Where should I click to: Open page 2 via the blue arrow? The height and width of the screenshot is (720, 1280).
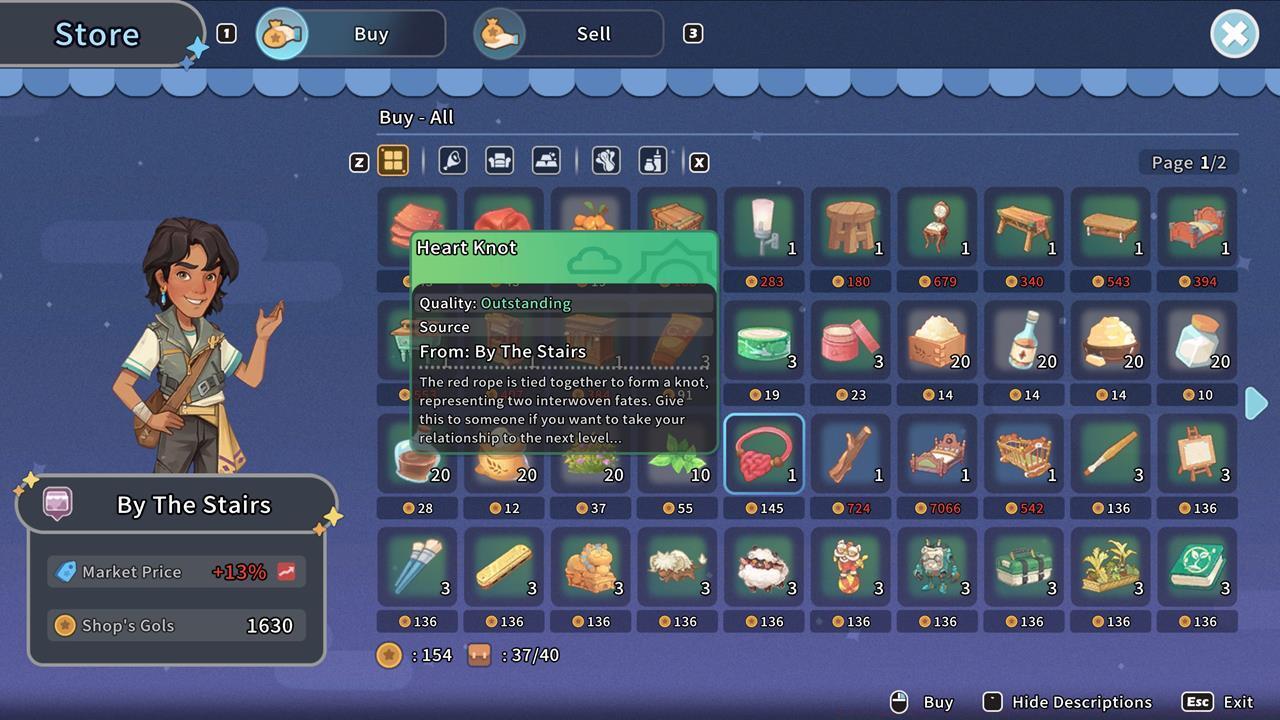tap(1256, 403)
